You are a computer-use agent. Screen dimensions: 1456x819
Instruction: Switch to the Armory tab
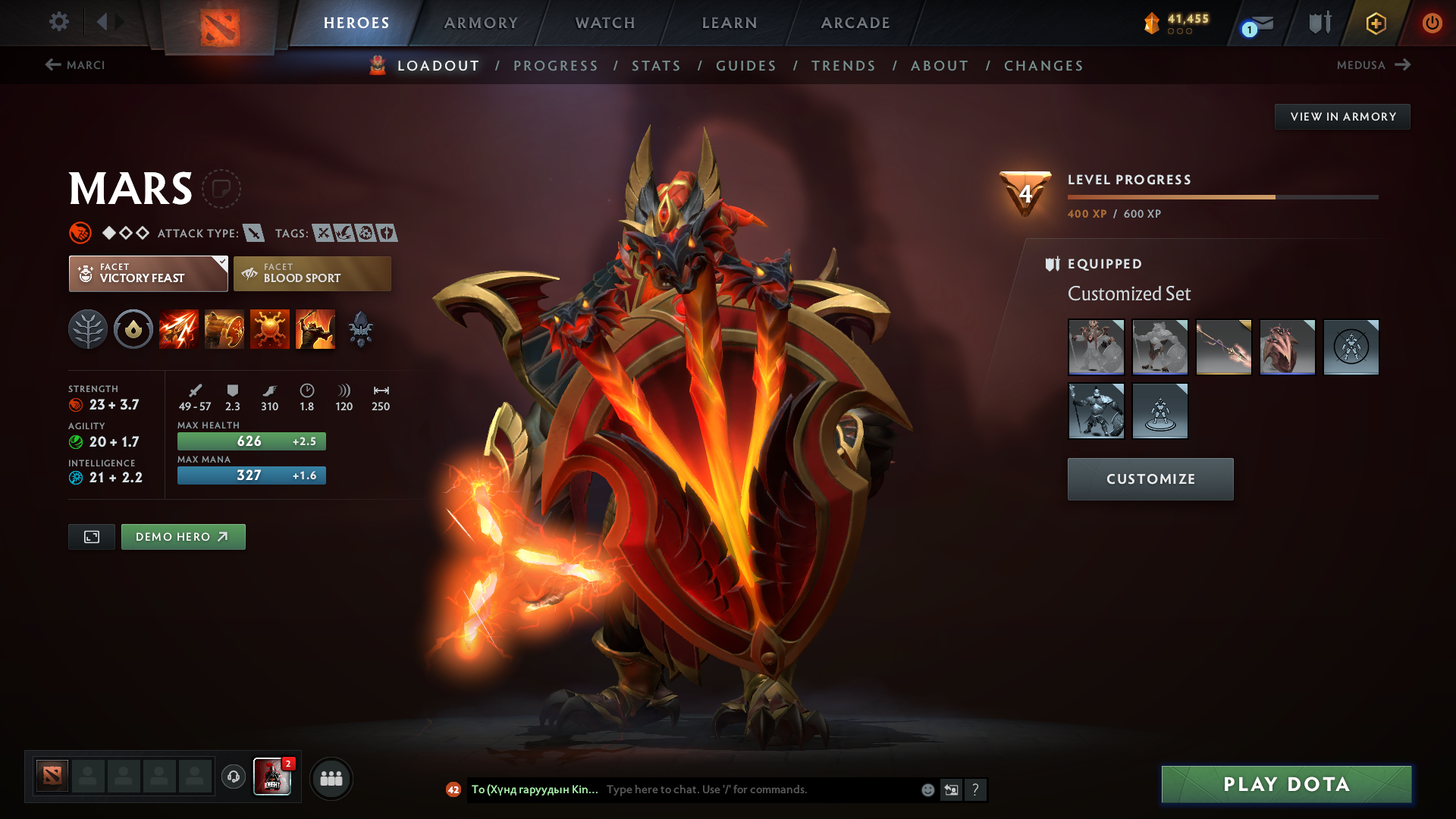pos(481,23)
